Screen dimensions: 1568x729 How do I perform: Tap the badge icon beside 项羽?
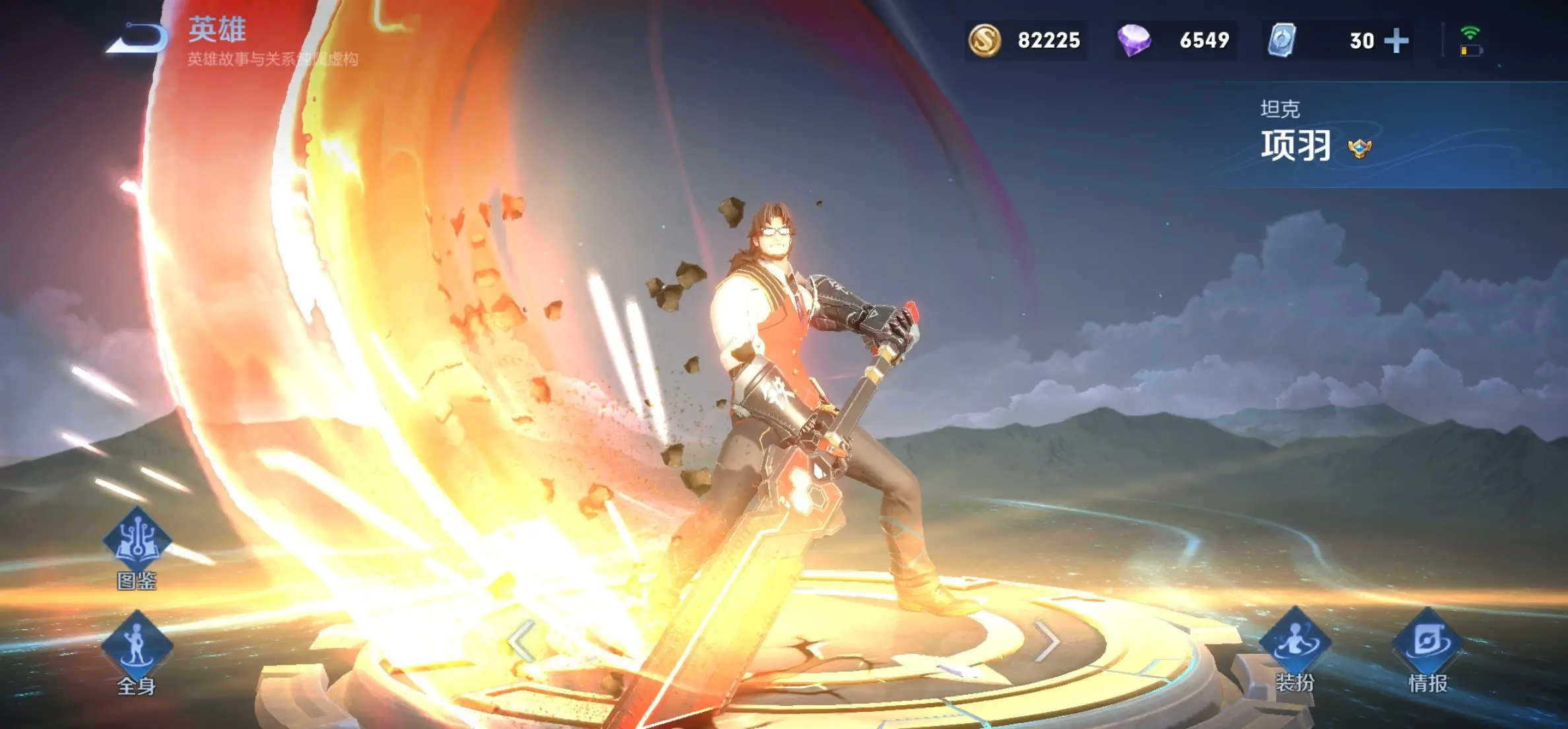pos(1359,148)
